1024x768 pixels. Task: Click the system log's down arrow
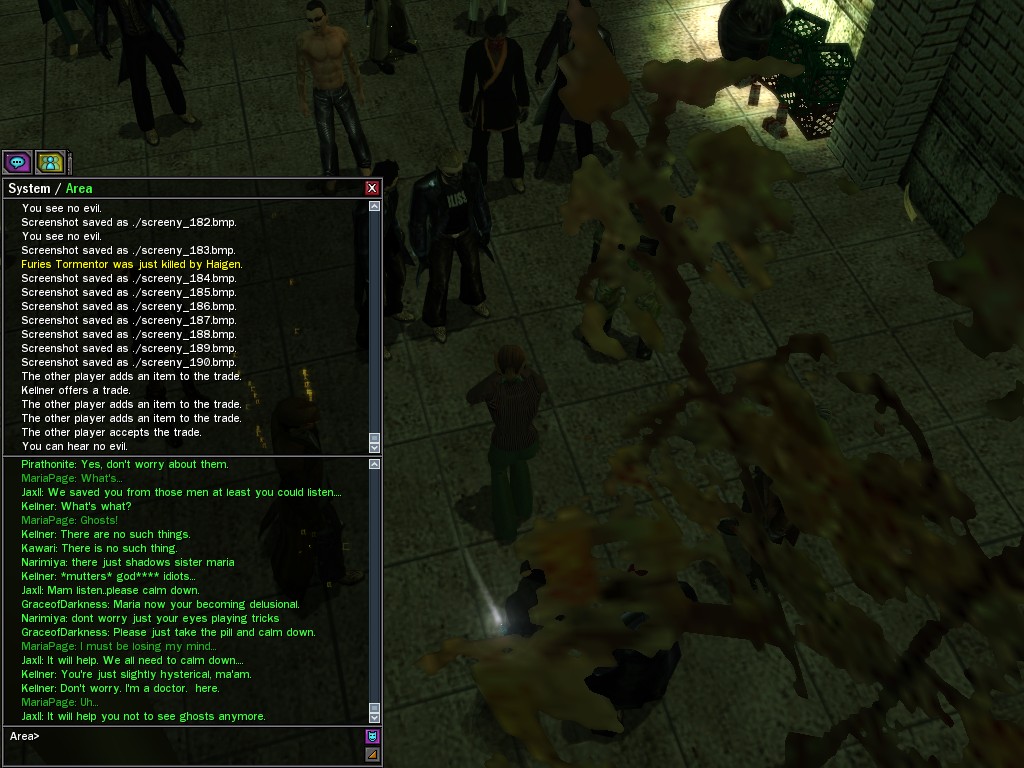click(375, 447)
